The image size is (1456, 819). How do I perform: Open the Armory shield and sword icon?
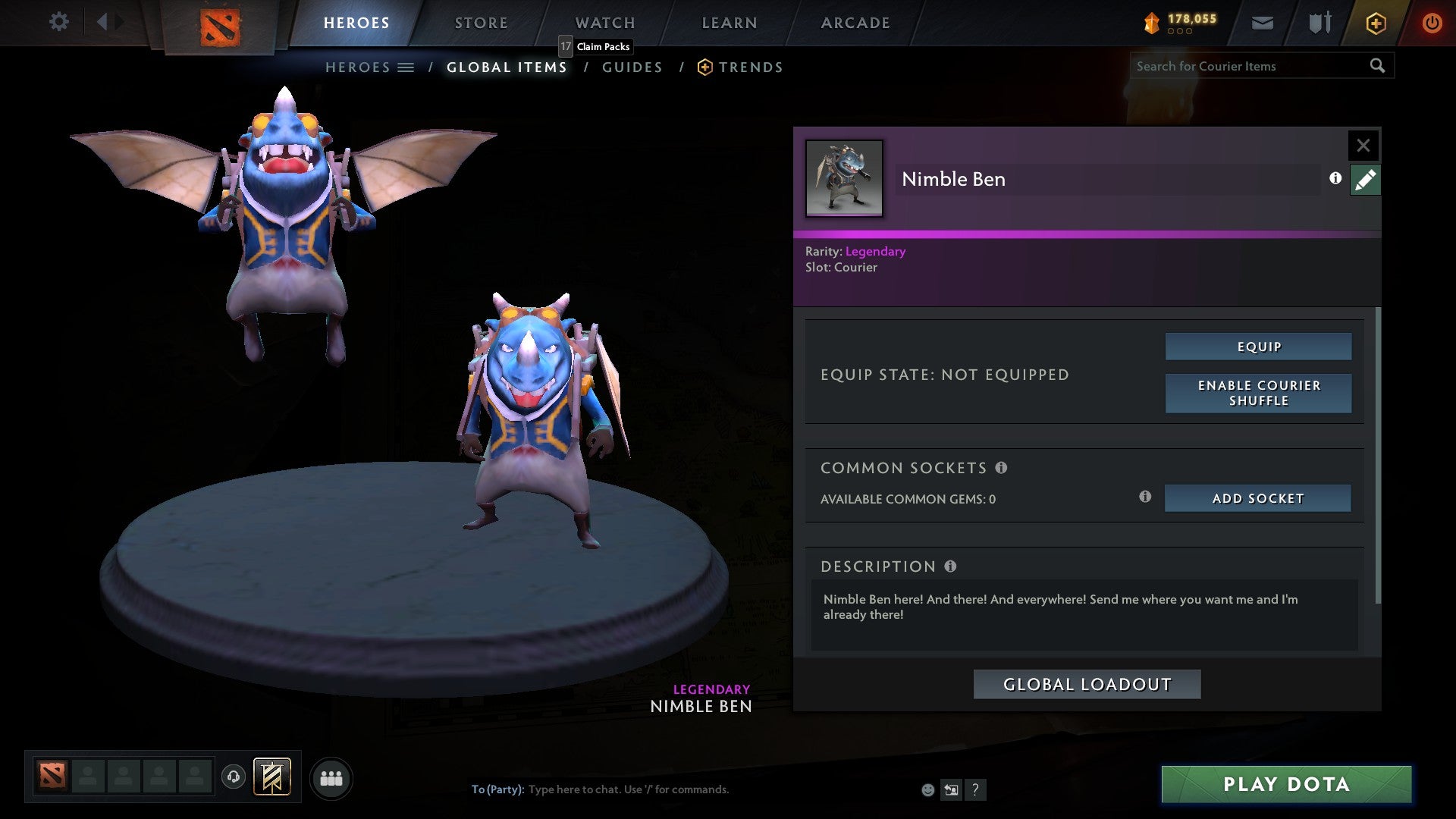(x=1319, y=23)
